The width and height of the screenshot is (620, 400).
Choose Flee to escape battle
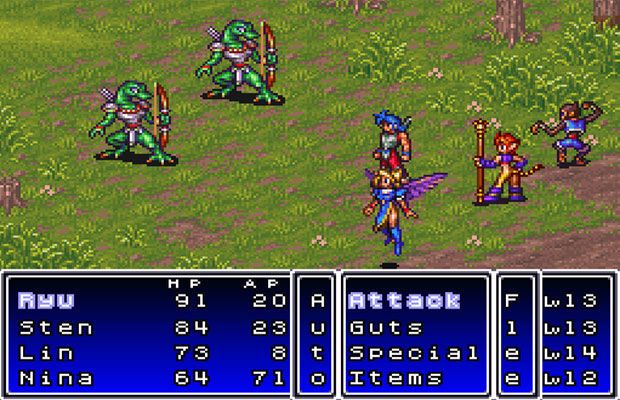(x=512, y=339)
